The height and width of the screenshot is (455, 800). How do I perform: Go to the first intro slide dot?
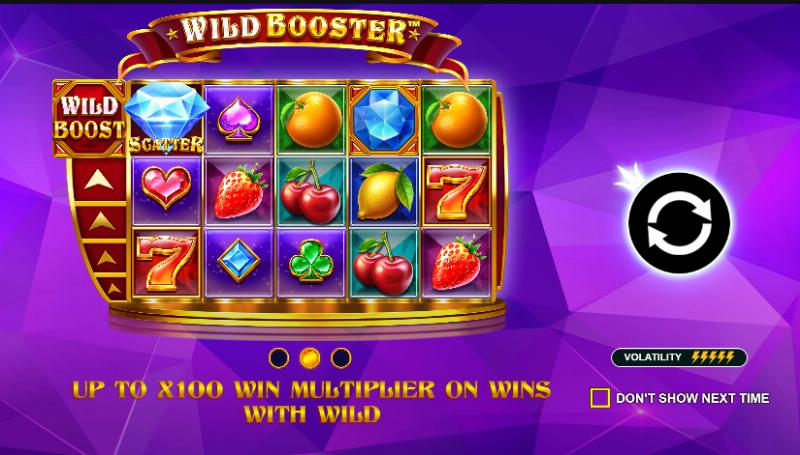[280, 357]
